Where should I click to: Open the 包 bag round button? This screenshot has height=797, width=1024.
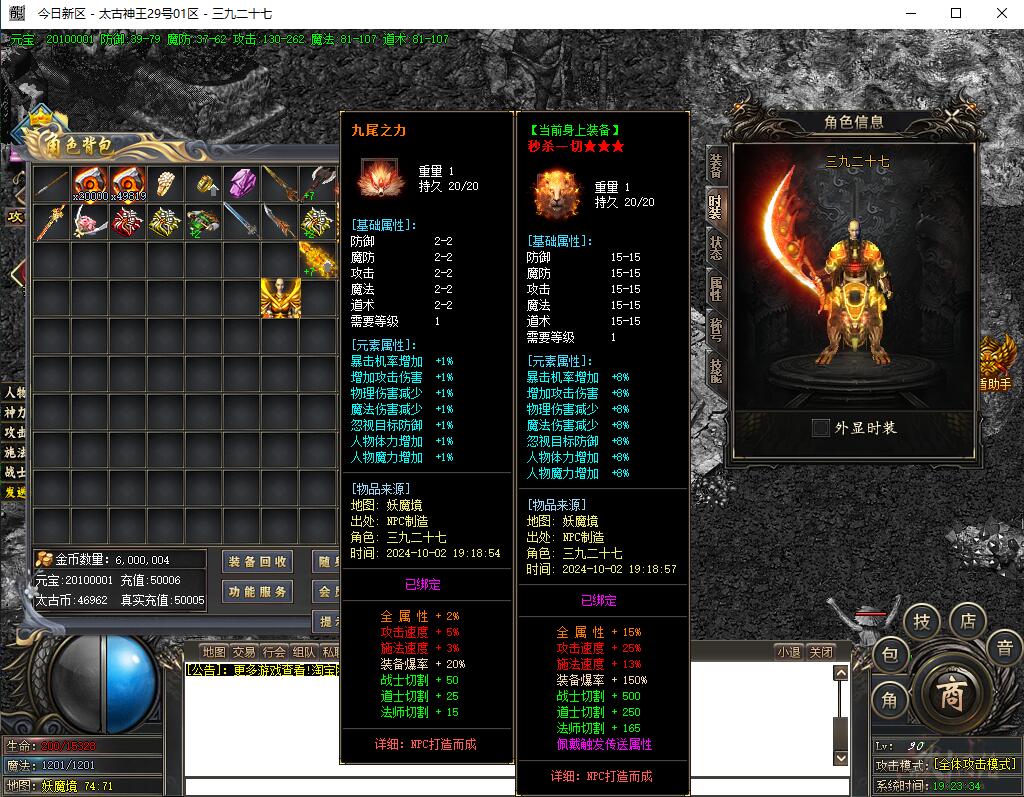tap(890, 656)
